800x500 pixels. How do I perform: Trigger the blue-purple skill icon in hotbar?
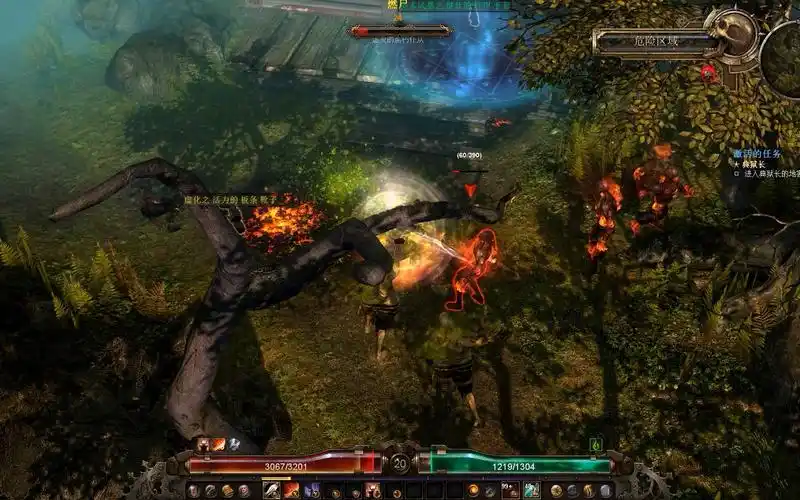[311, 490]
